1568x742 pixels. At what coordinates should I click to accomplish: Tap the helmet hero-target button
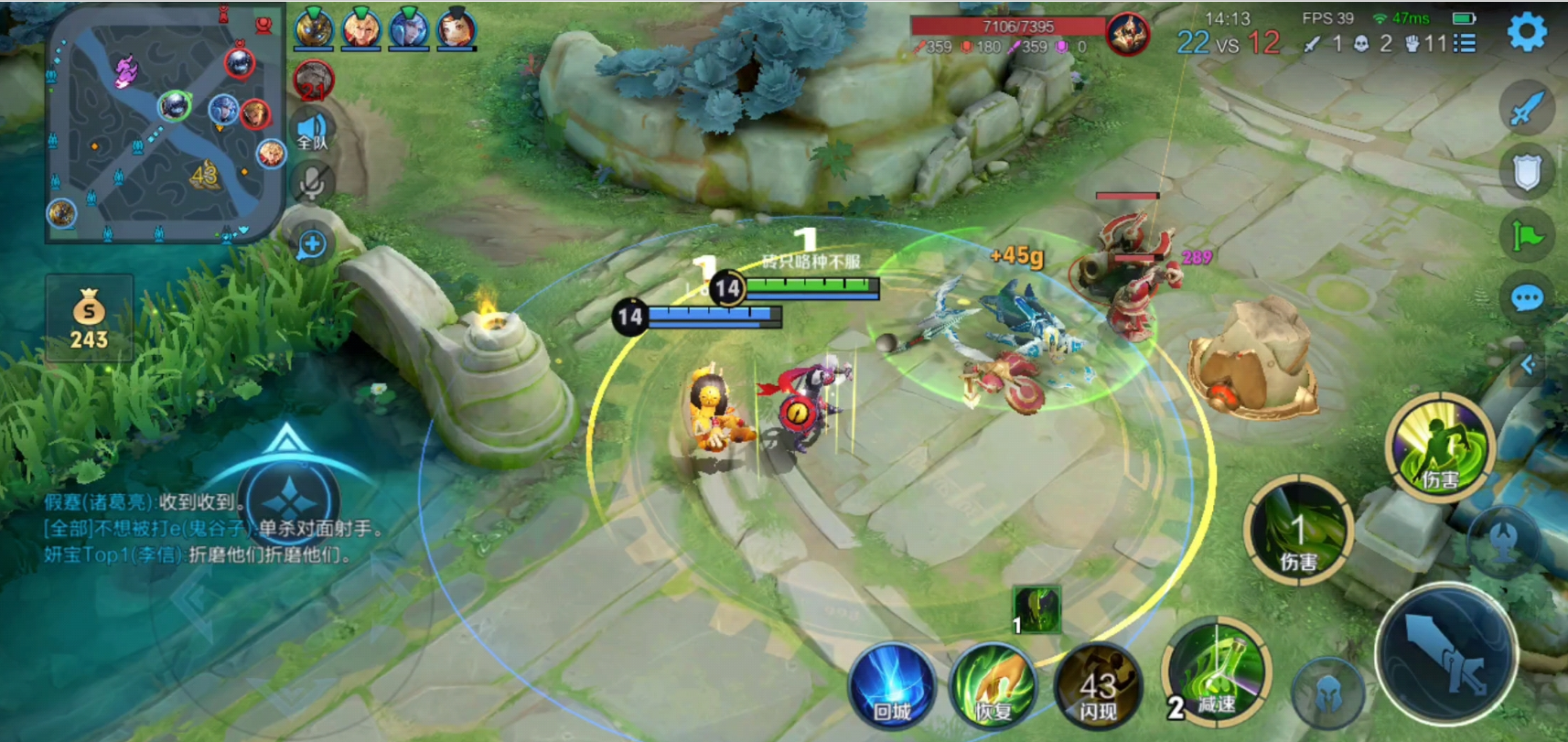(1327, 695)
